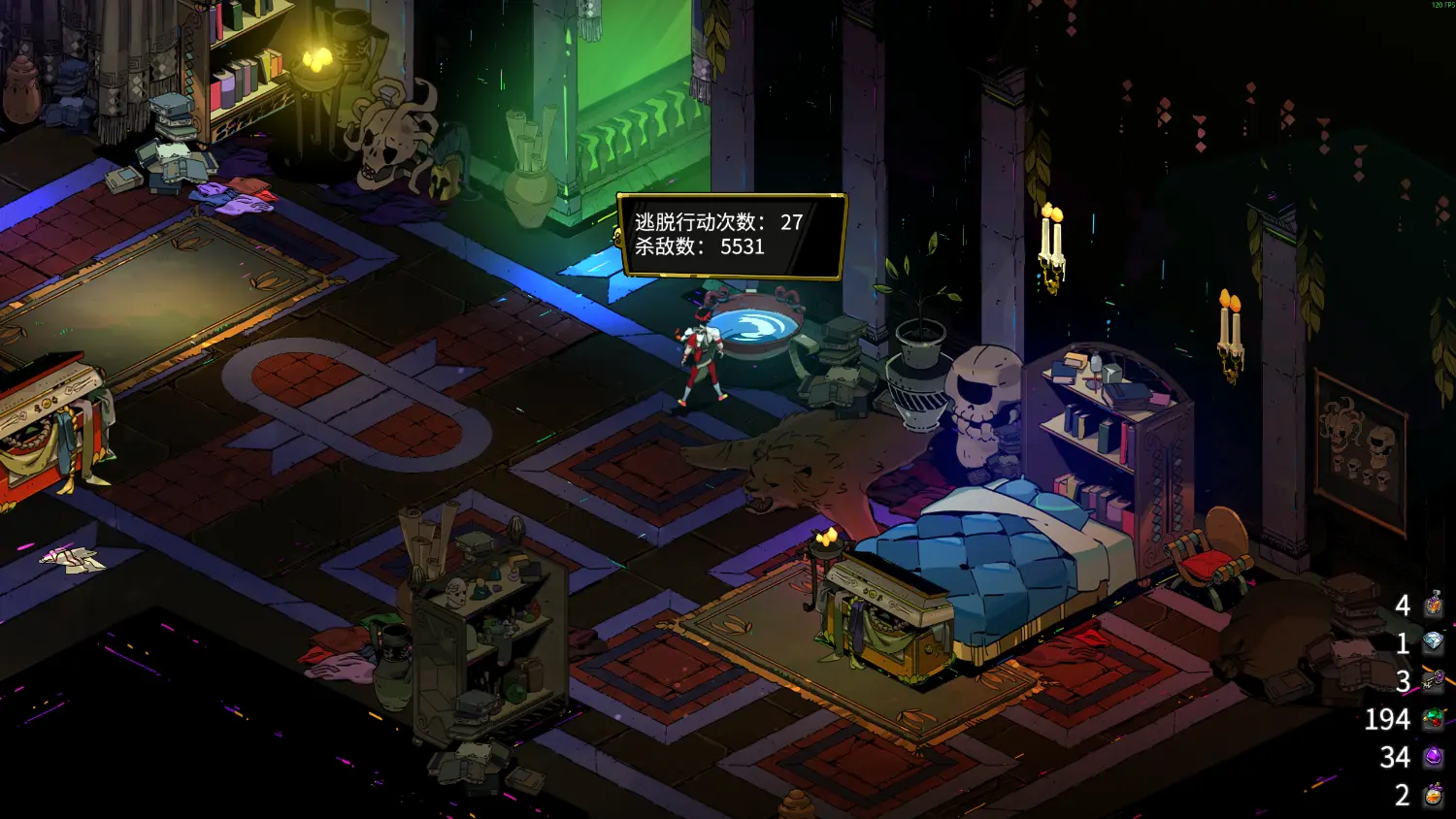Image resolution: width=1456 pixels, height=819 pixels.
Task: Click the Chthonic Key icon
Action: (1433, 681)
